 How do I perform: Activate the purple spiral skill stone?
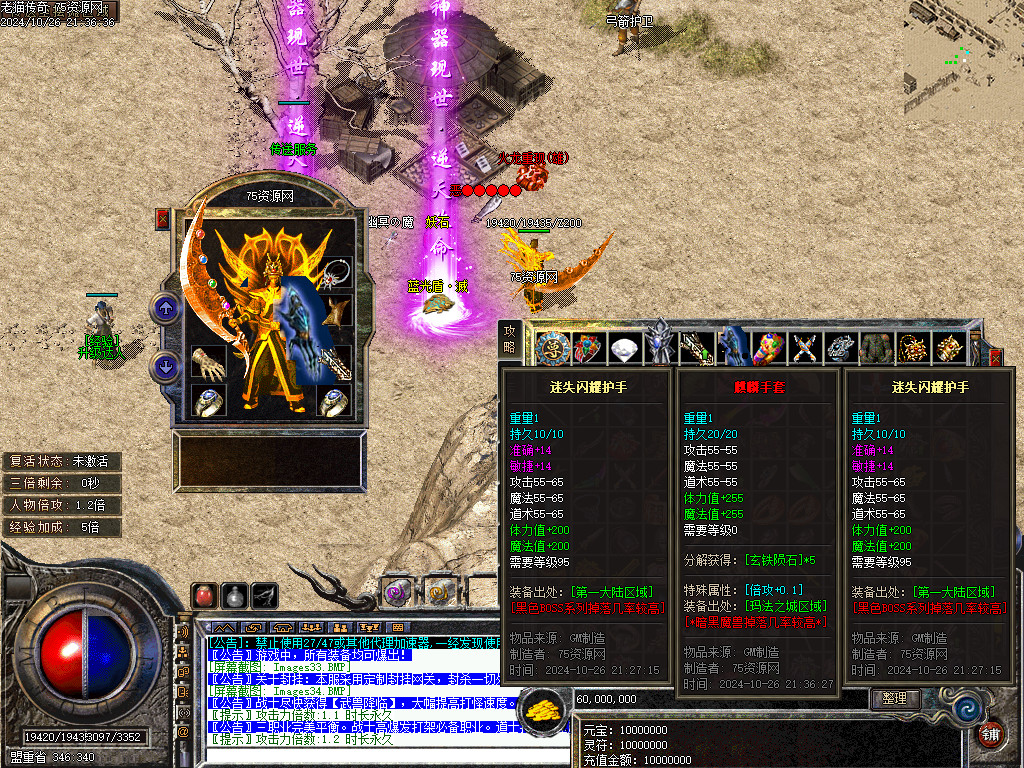398,590
